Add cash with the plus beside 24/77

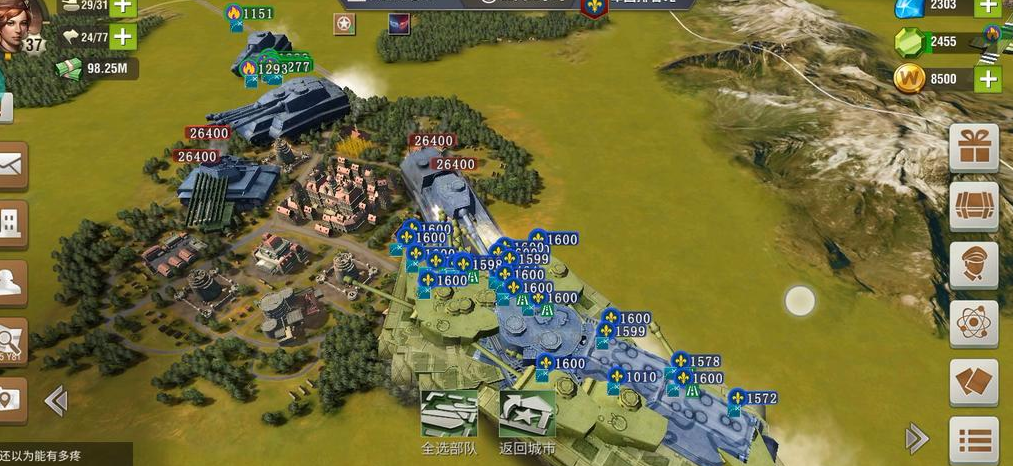click(x=122, y=37)
